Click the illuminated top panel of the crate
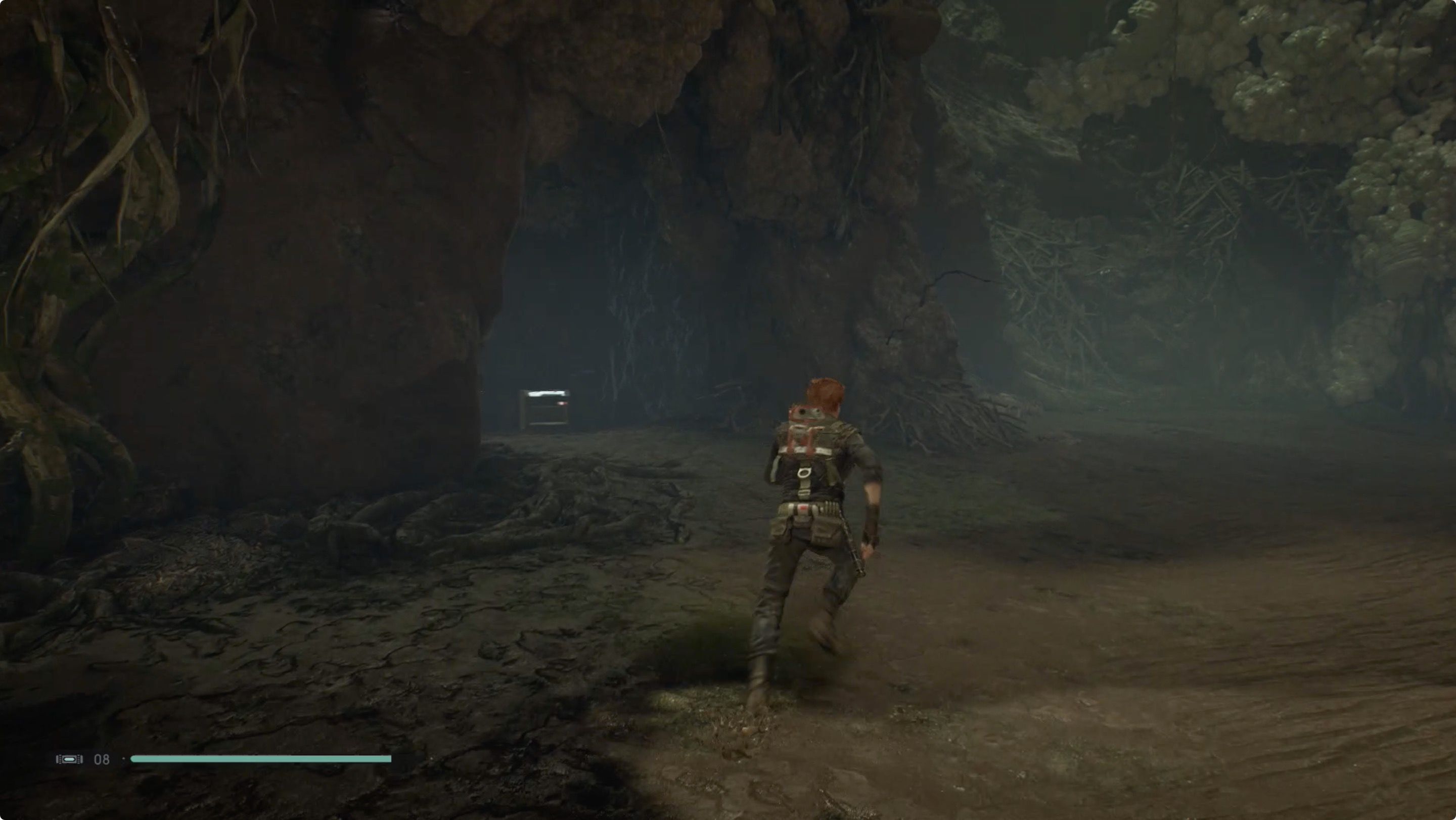This screenshot has width=1456, height=820. (x=547, y=394)
